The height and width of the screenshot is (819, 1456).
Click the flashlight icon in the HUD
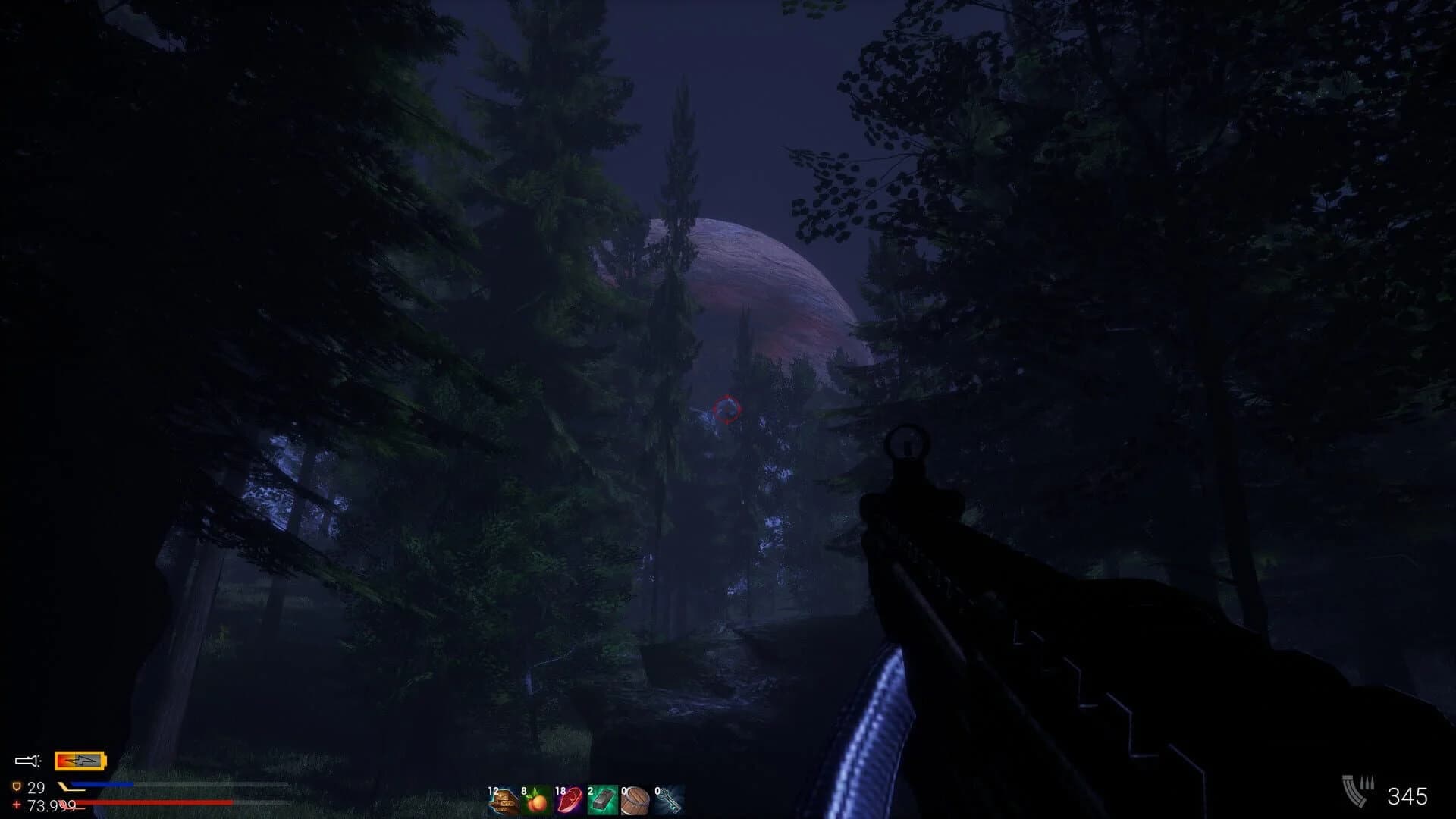[25, 760]
